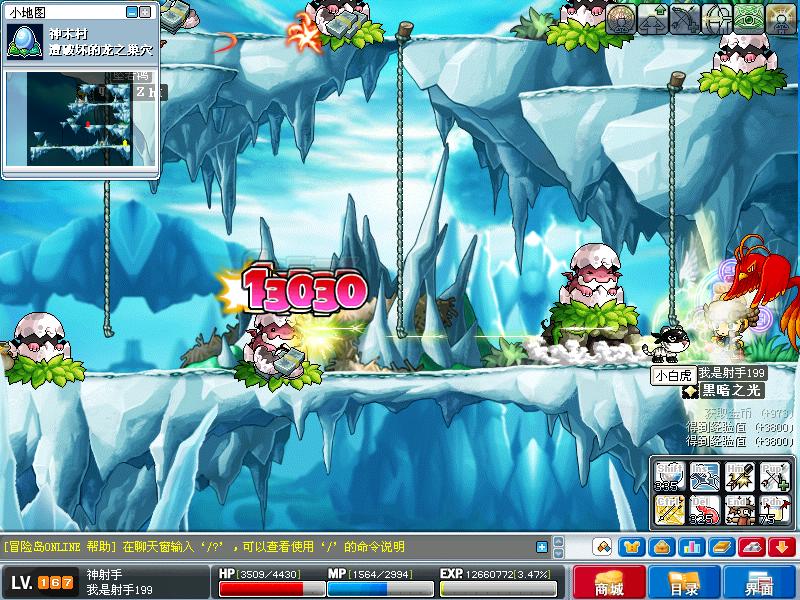Image resolution: width=800 pixels, height=600 pixels.
Task: Open the 目录 menu
Action: pyautogui.click(x=685, y=584)
